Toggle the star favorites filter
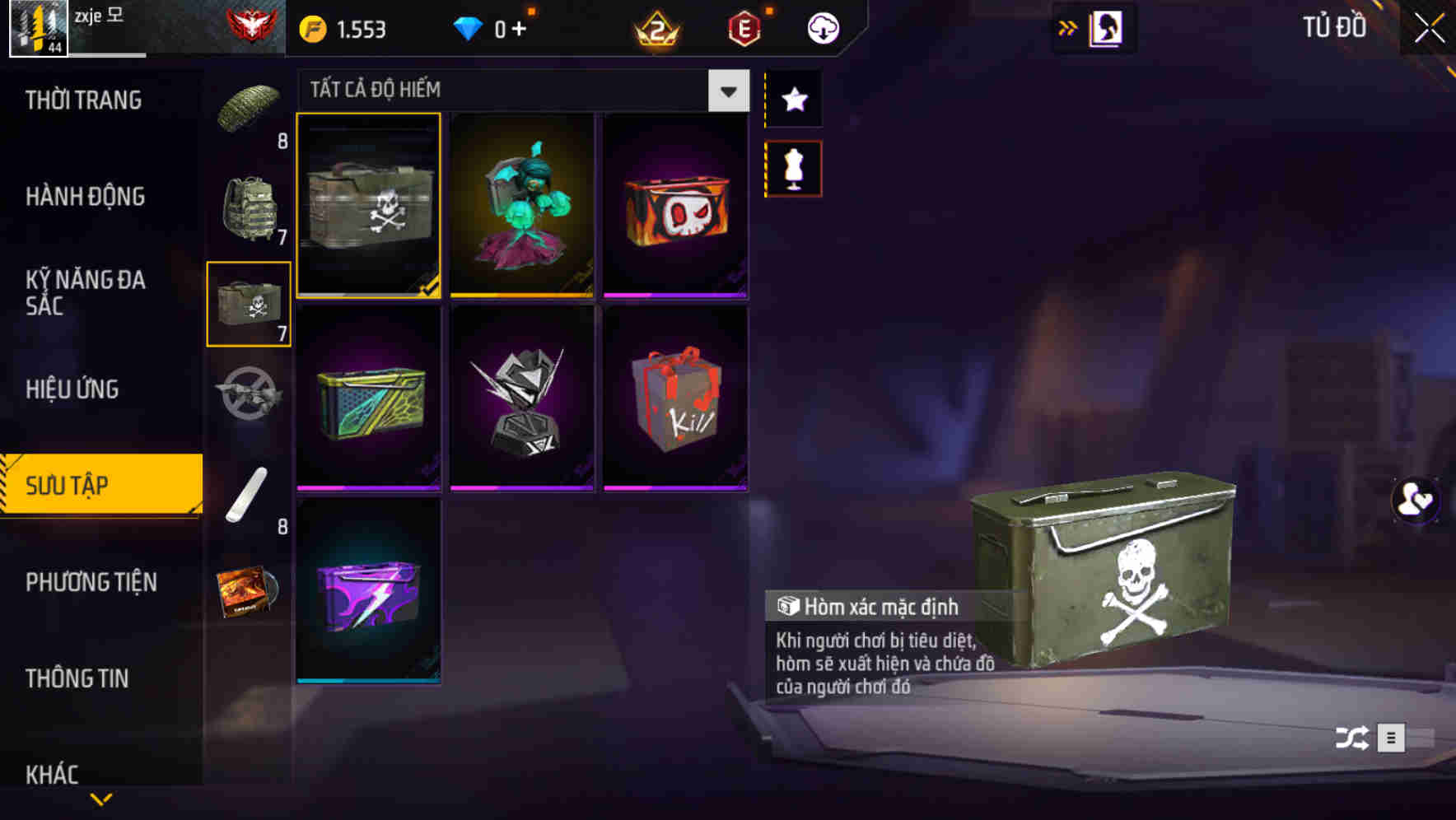Viewport: 1456px width, 820px height. pyautogui.click(x=793, y=100)
